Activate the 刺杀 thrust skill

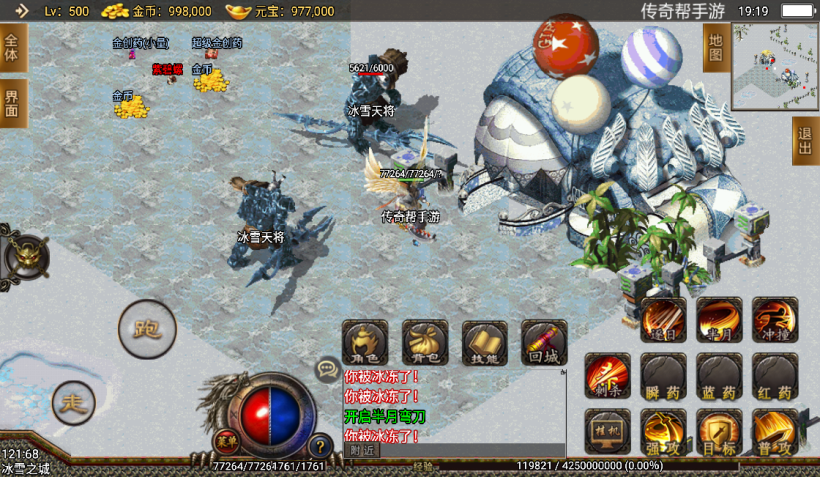608,376
